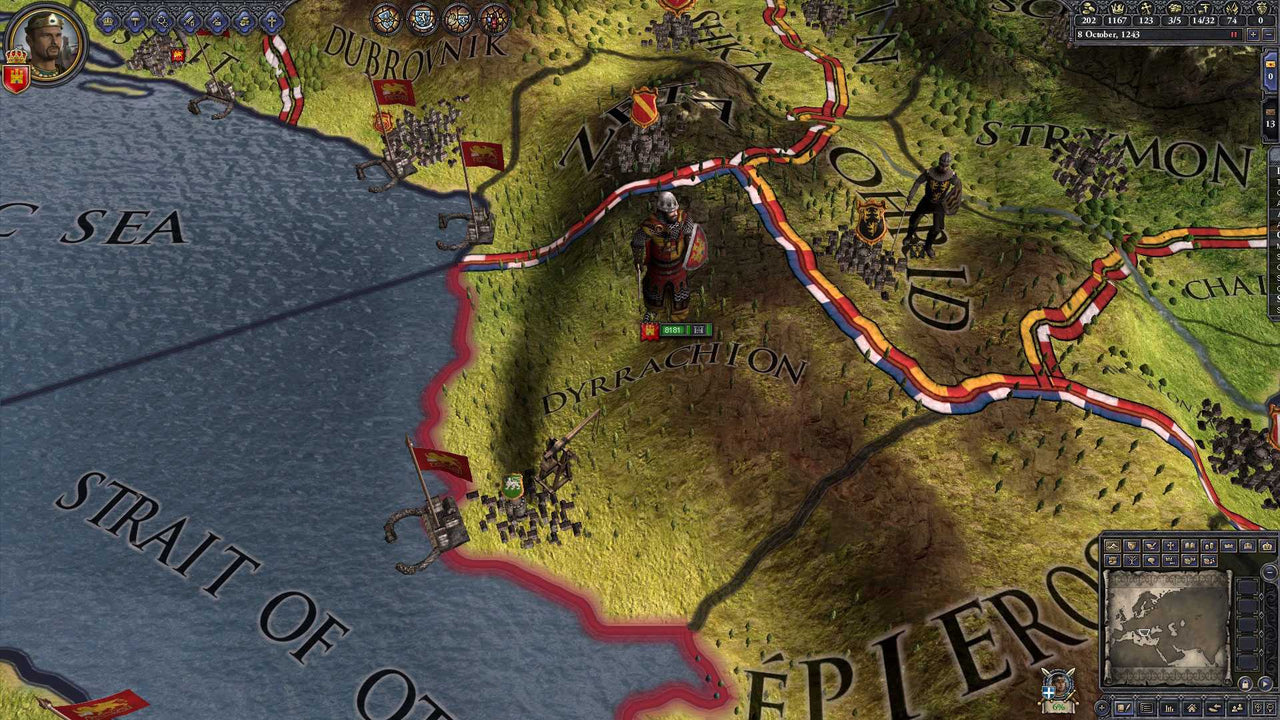Open the Military screen from the top toolbar
1280x720 pixels.
coord(189,21)
